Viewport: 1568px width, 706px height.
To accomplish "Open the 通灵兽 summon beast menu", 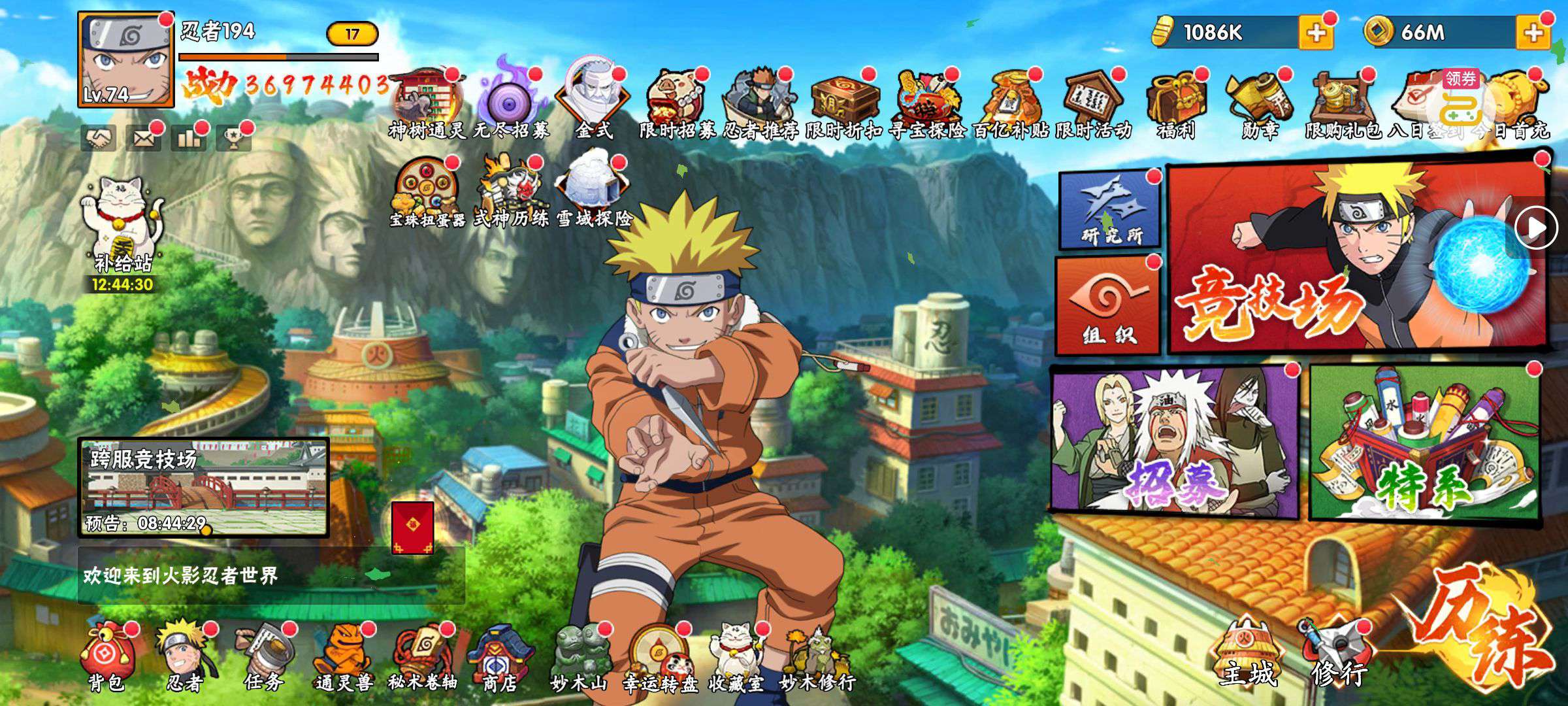I will coord(343,657).
